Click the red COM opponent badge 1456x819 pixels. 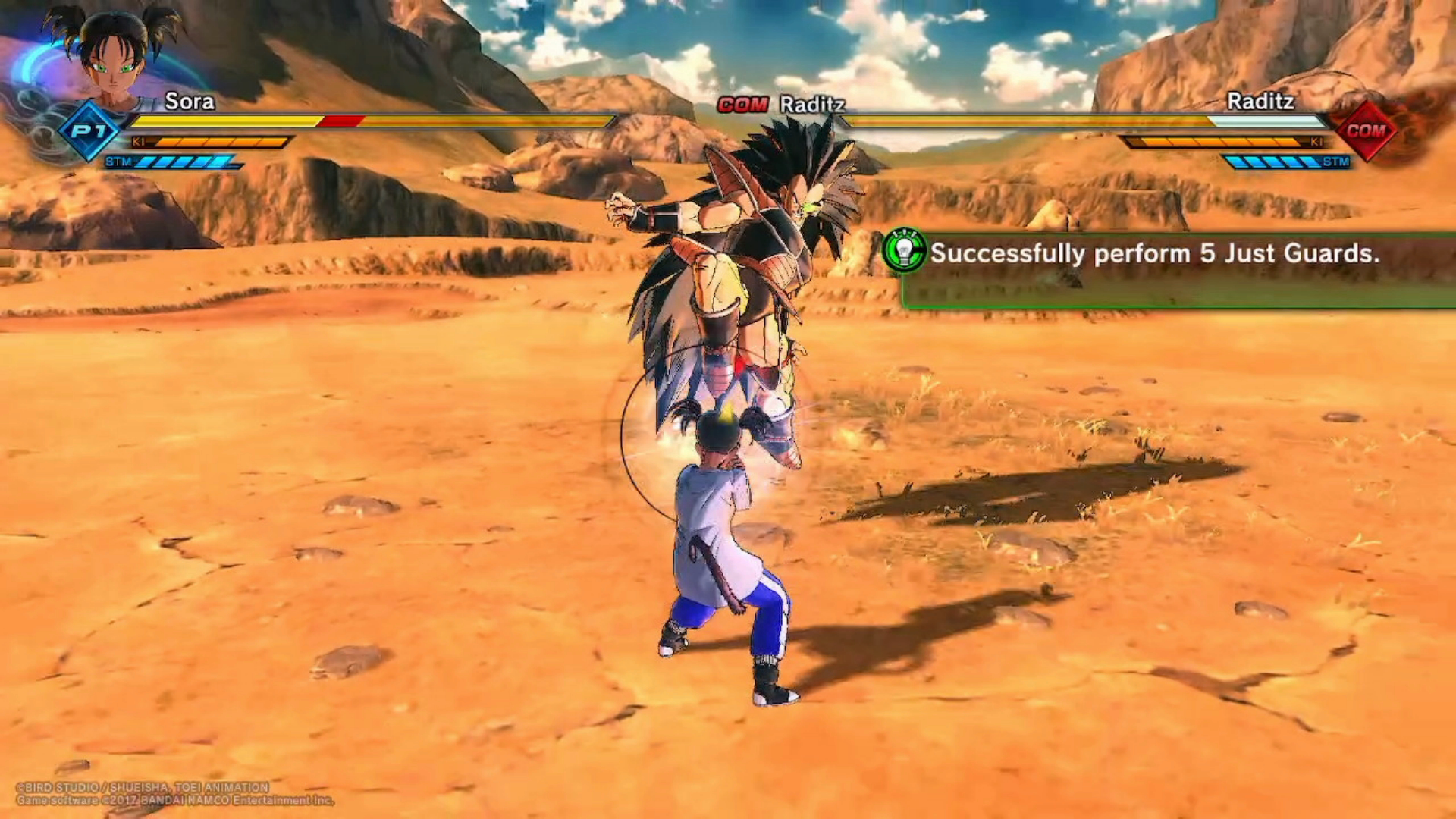tap(1366, 130)
